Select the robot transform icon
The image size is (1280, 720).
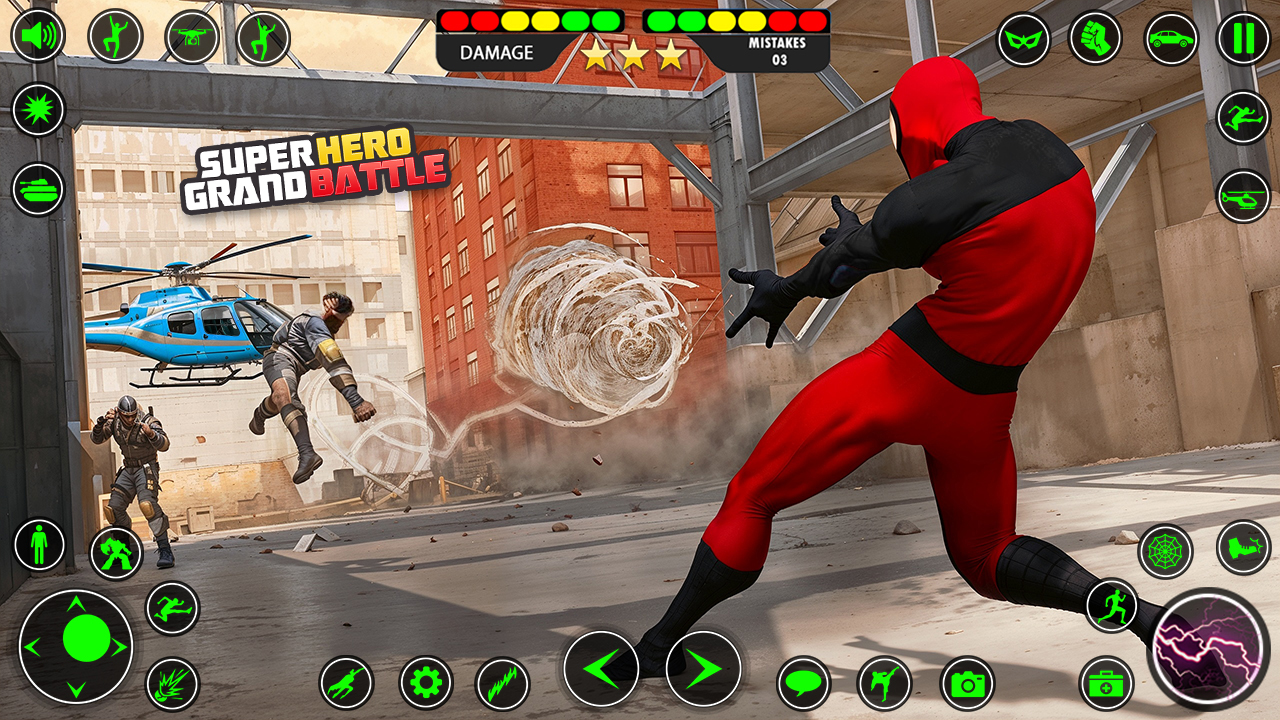coord(116,553)
